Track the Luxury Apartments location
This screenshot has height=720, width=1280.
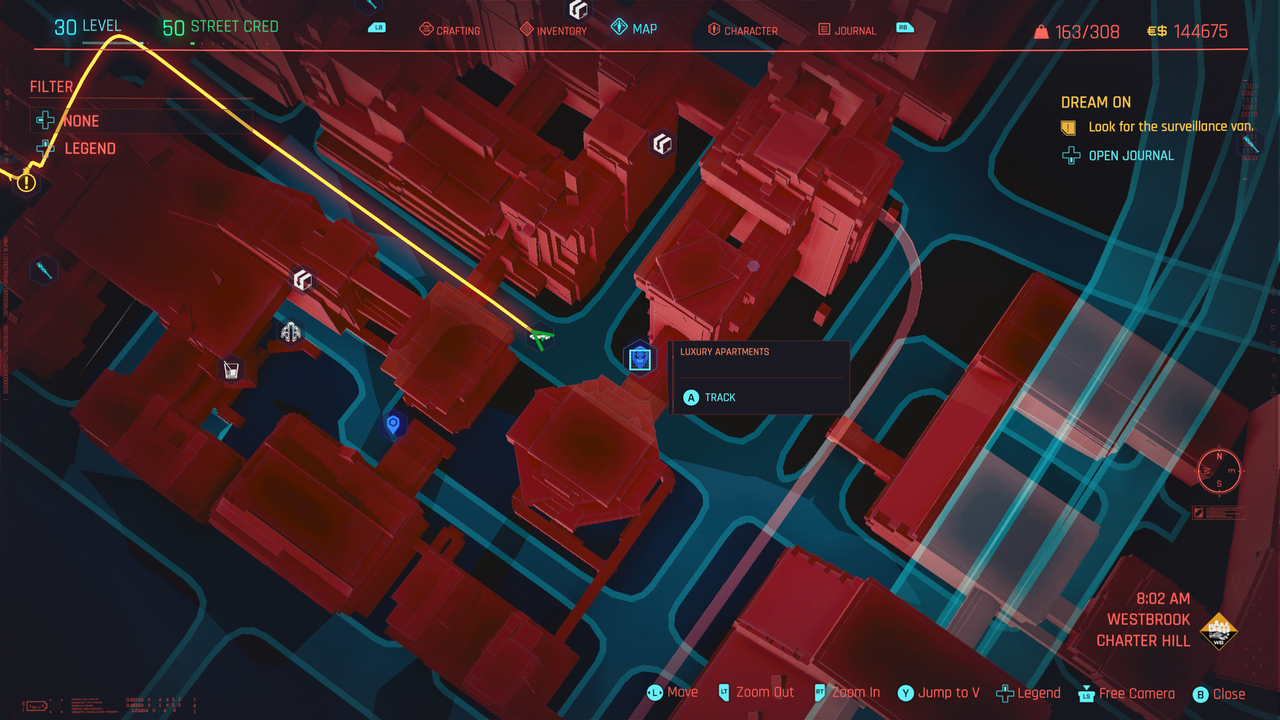[718, 397]
